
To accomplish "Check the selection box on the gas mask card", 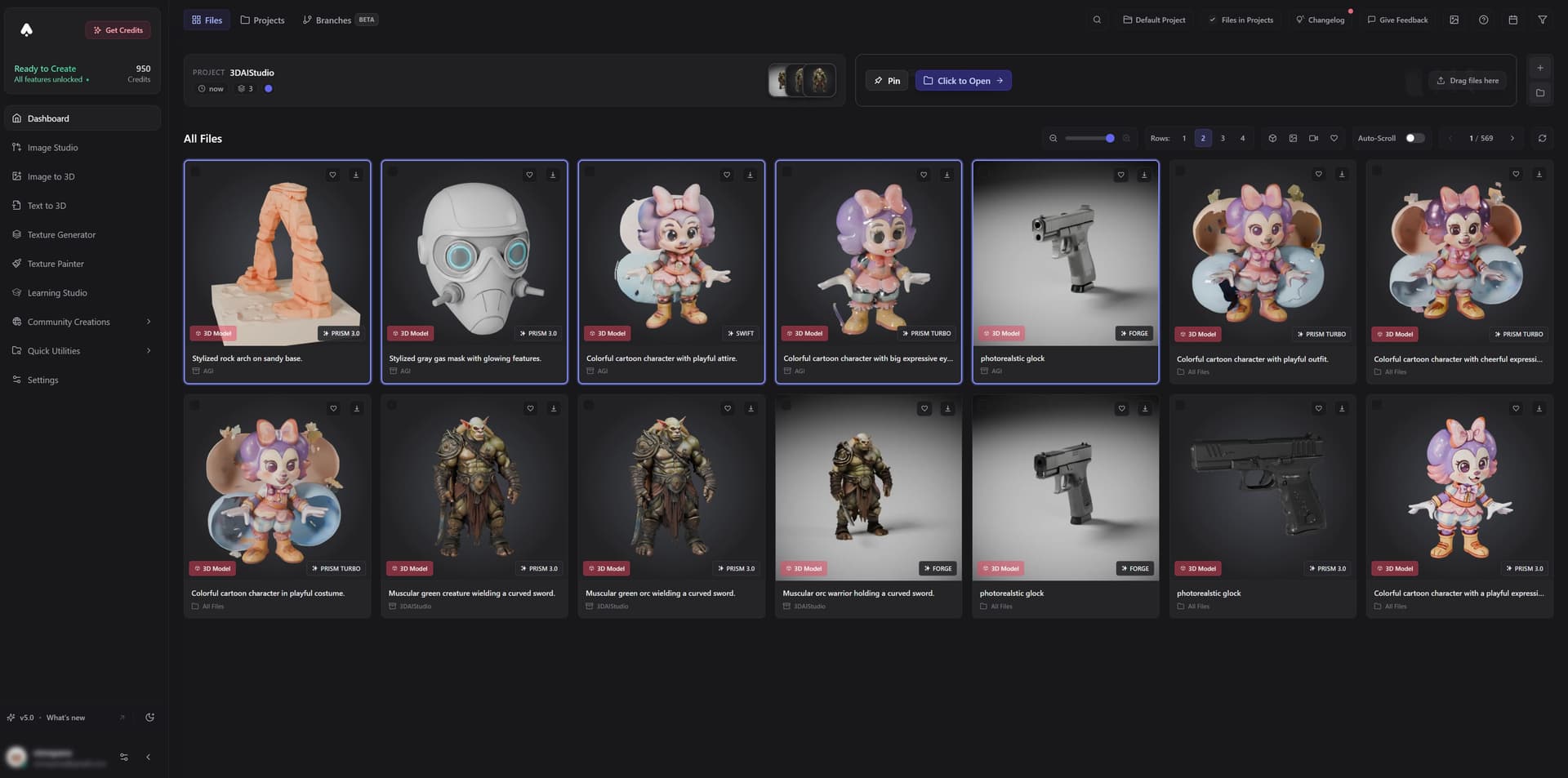I will click(393, 174).
